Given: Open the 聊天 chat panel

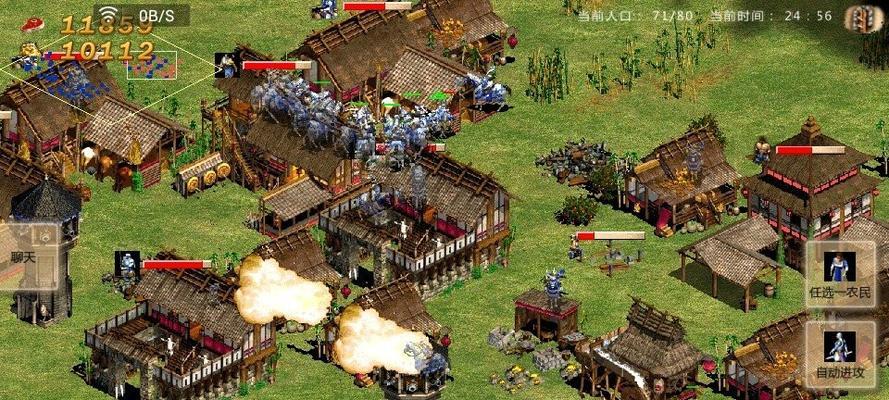Looking at the screenshot, I should tap(21, 258).
